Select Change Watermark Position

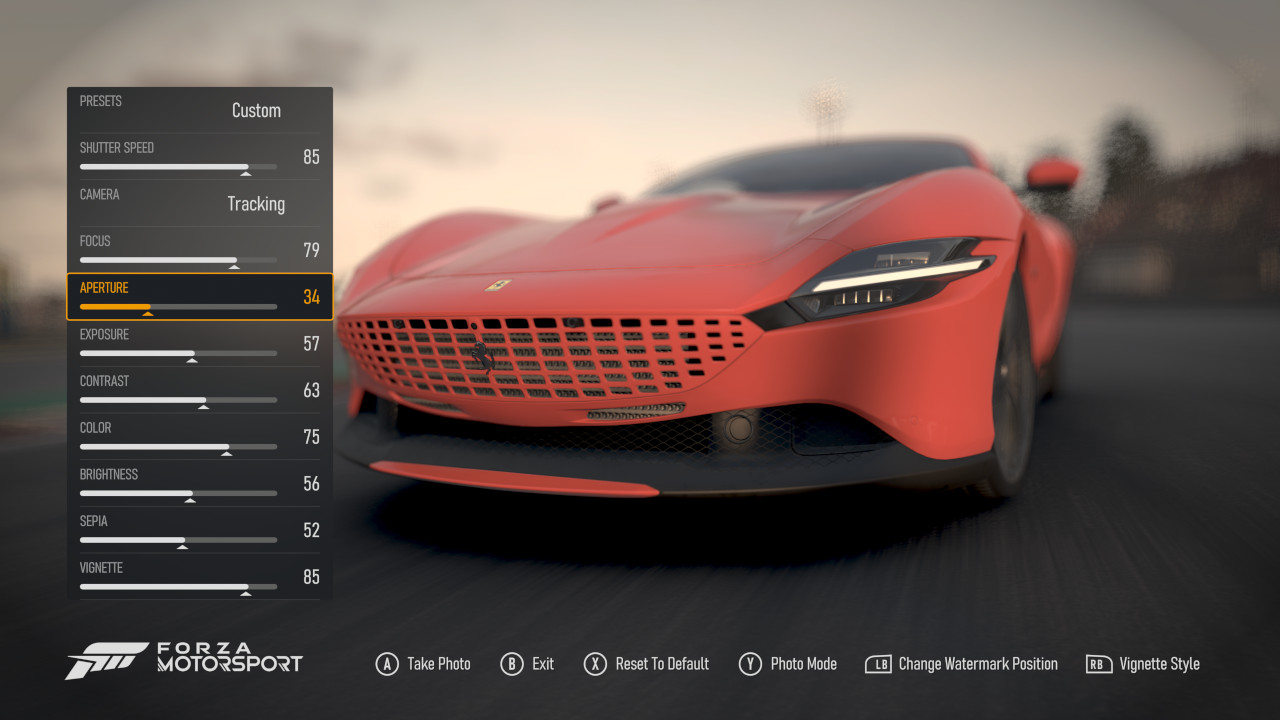coord(977,664)
